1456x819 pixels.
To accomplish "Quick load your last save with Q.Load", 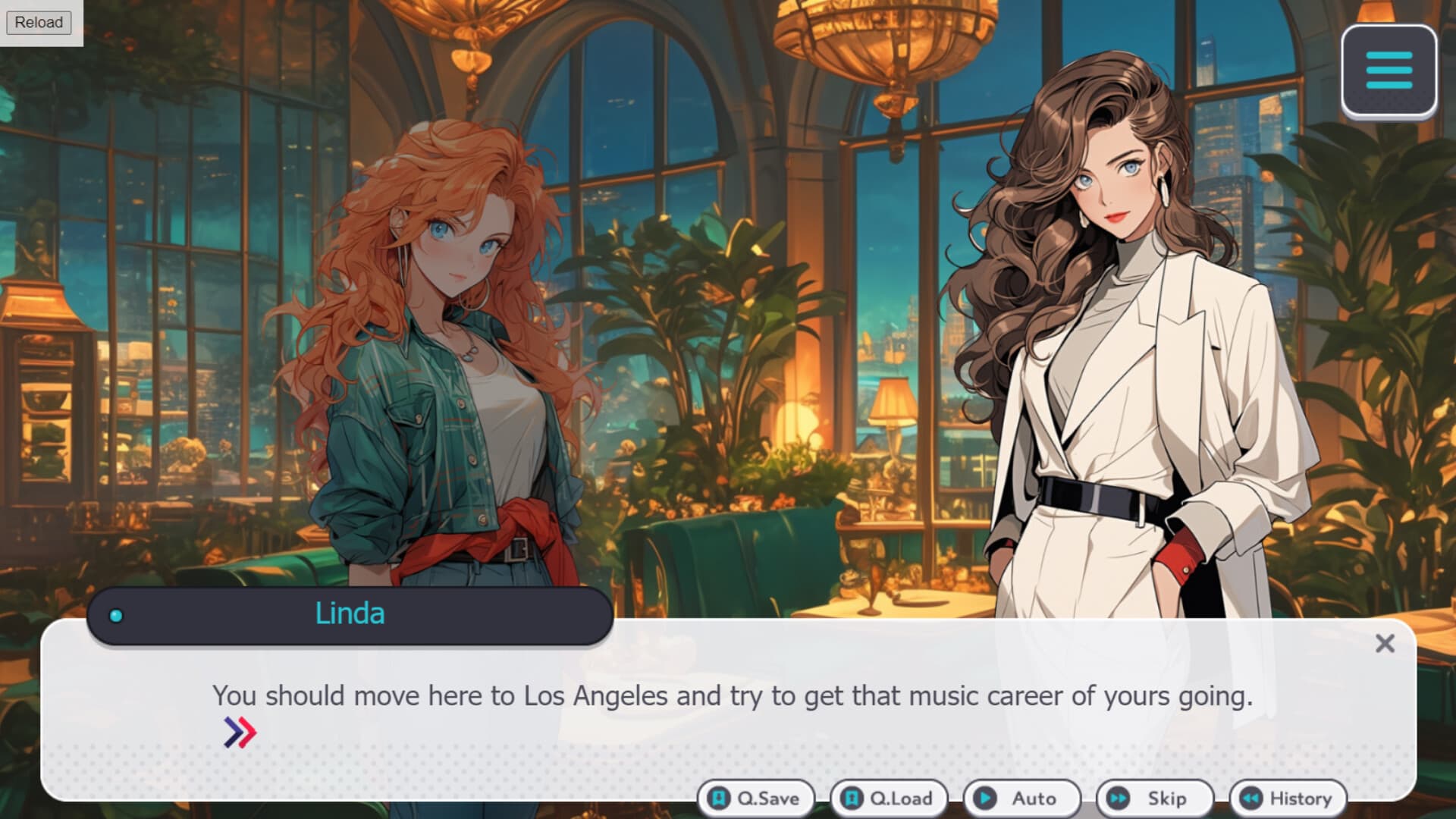I will point(887,798).
